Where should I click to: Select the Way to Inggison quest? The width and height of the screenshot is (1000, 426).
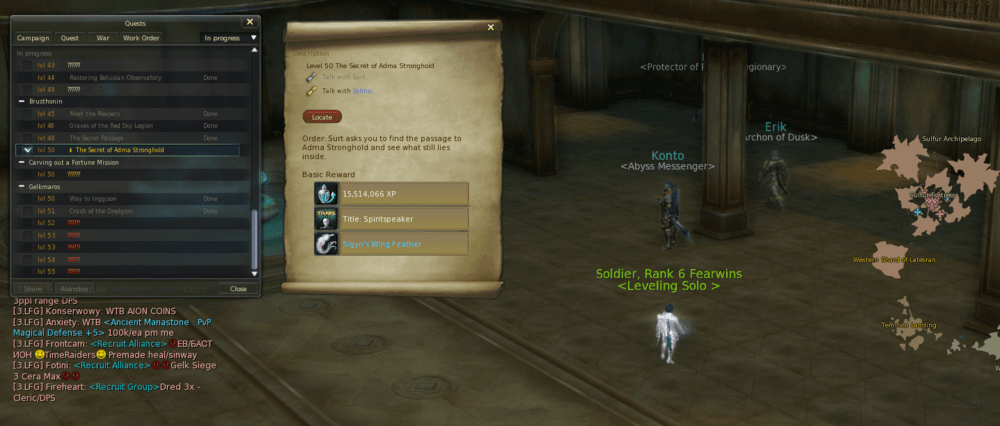[91, 199]
